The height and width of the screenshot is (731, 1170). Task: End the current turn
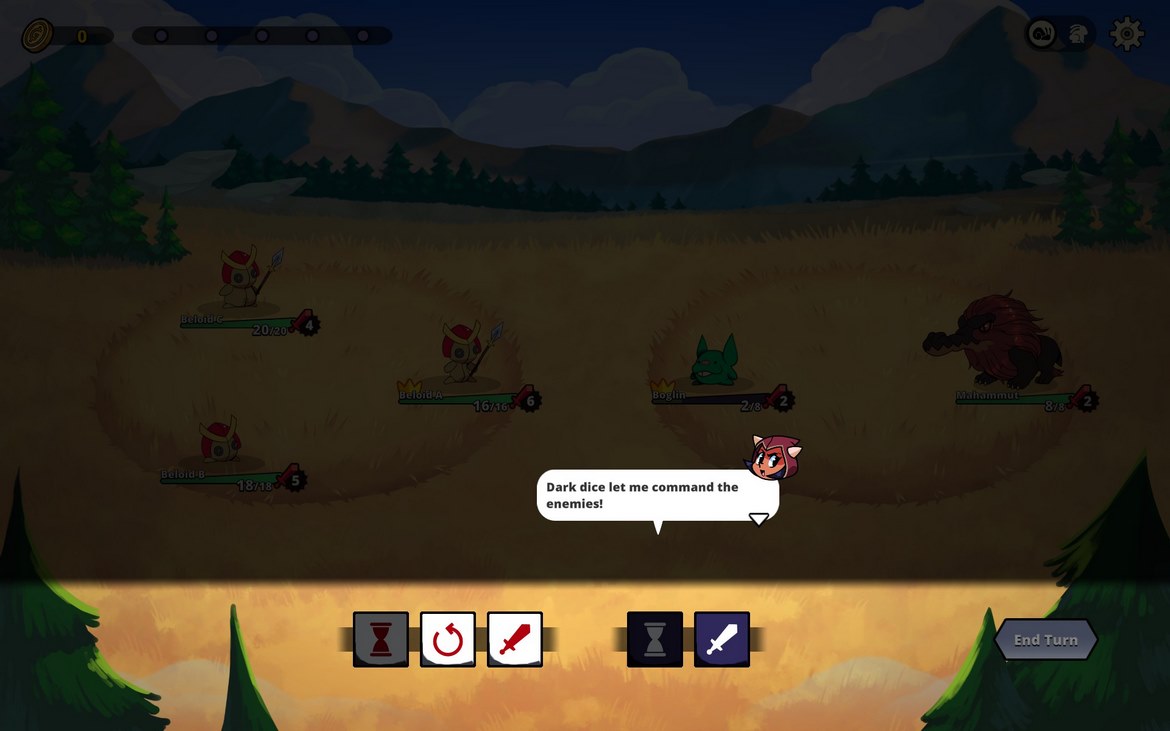pos(1045,640)
